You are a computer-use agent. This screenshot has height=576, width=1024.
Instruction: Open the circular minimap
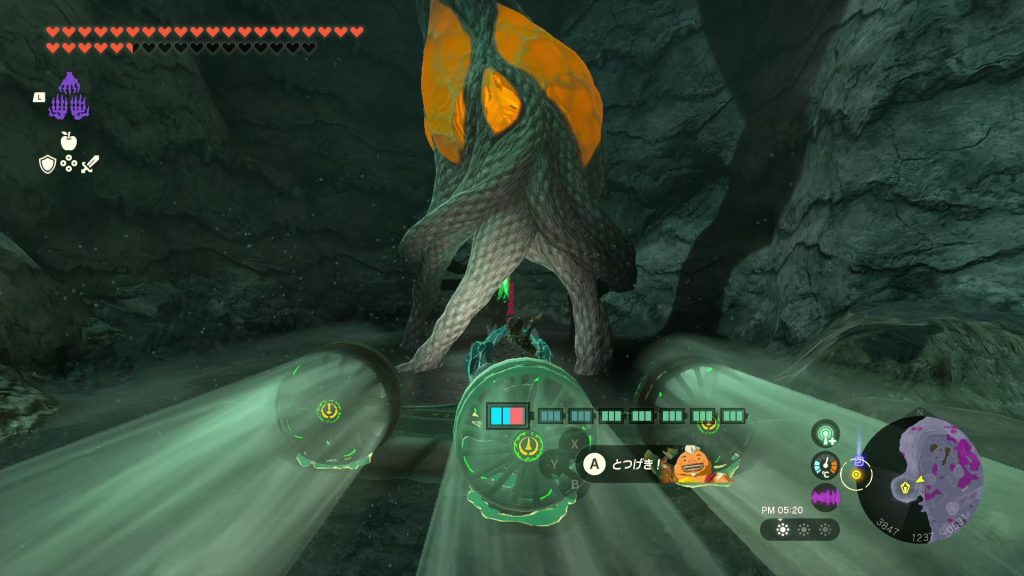[920, 478]
